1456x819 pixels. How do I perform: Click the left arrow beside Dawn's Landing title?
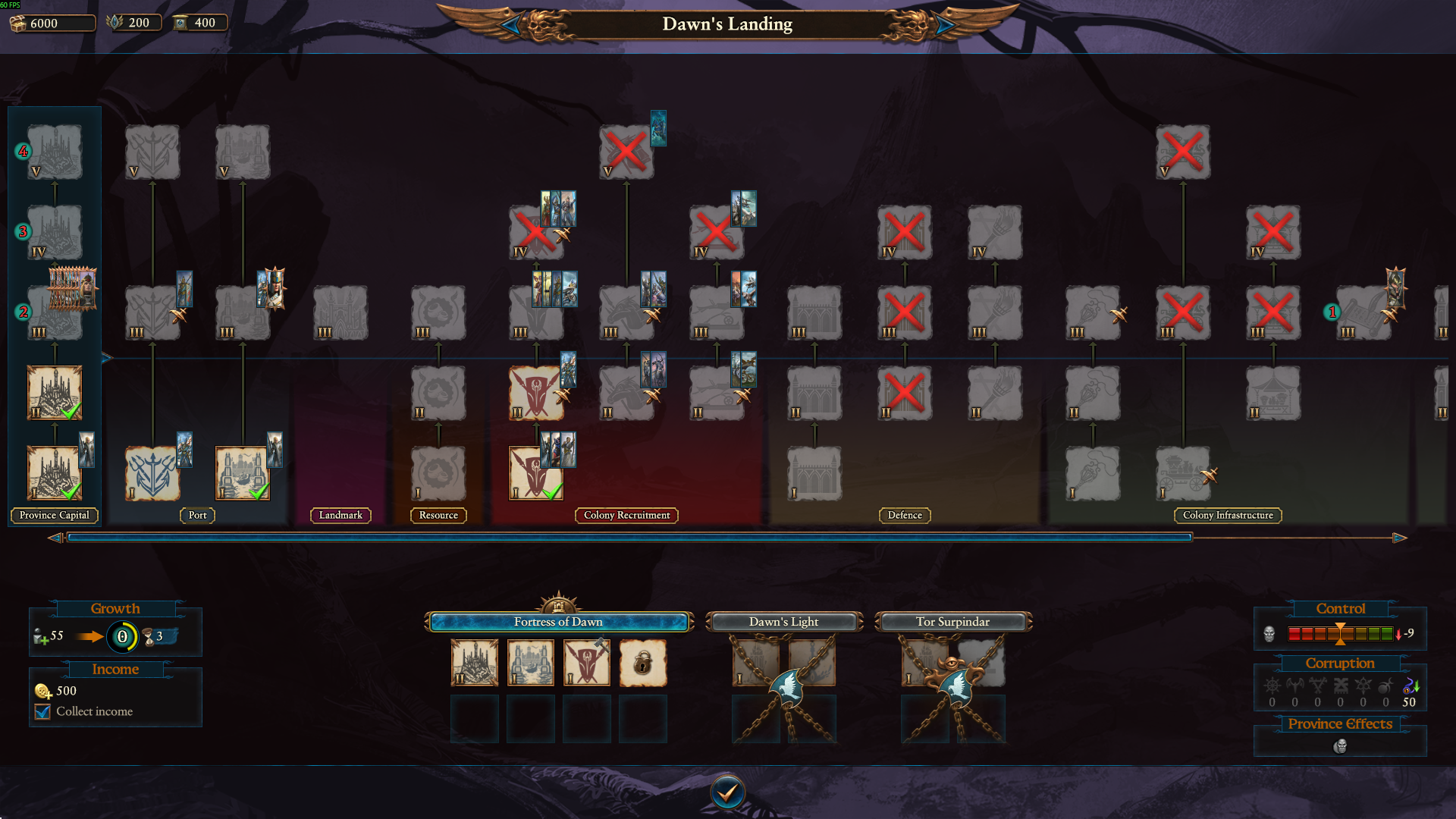point(513,24)
